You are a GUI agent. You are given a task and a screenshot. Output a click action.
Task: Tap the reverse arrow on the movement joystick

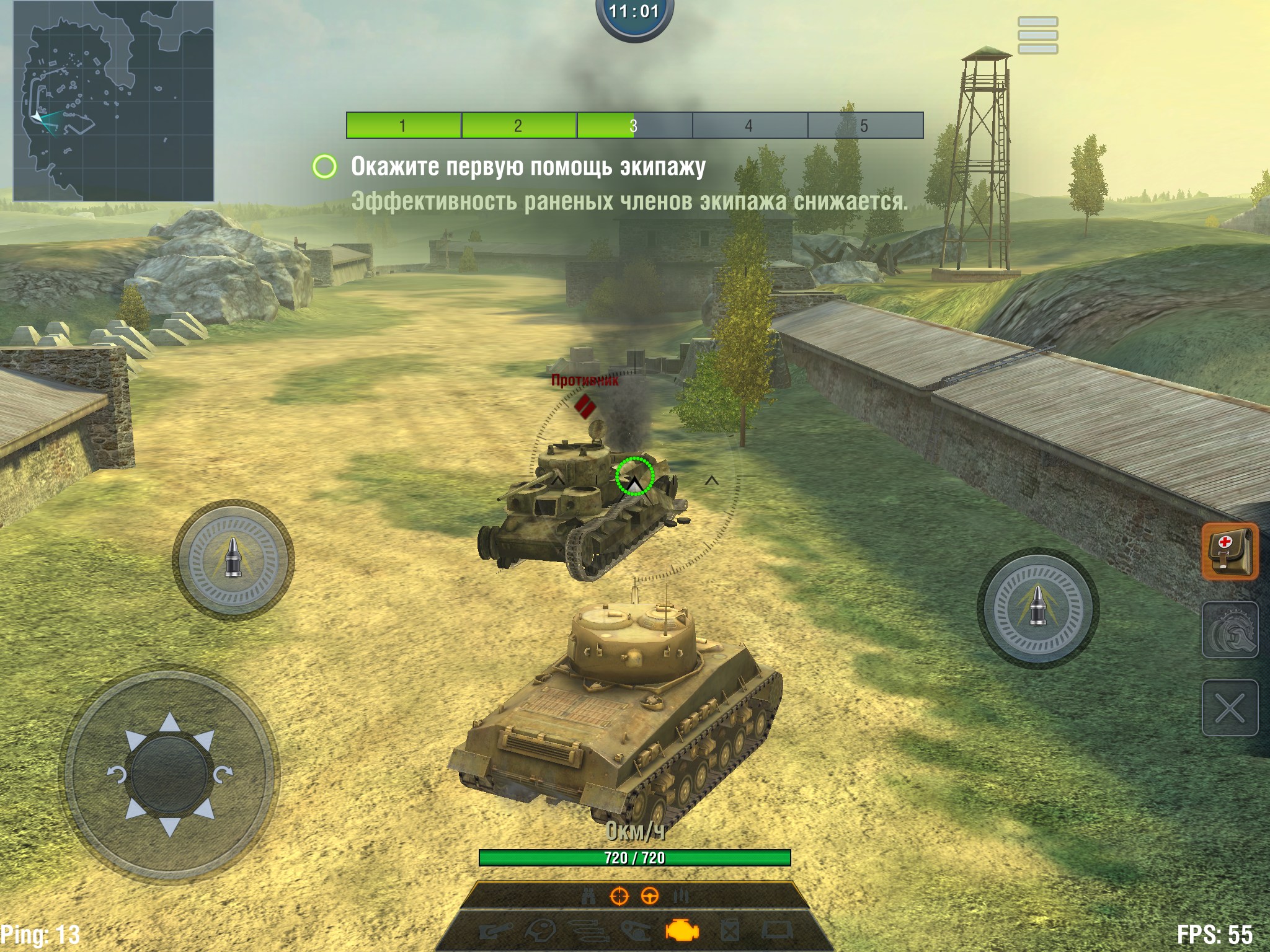click(x=170, y=826)
